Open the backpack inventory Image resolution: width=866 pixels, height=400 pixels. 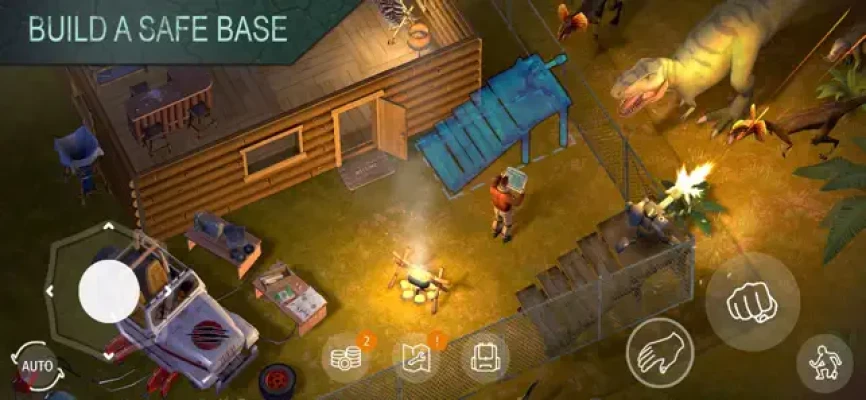pyautogui.click(x=485, y=357)
